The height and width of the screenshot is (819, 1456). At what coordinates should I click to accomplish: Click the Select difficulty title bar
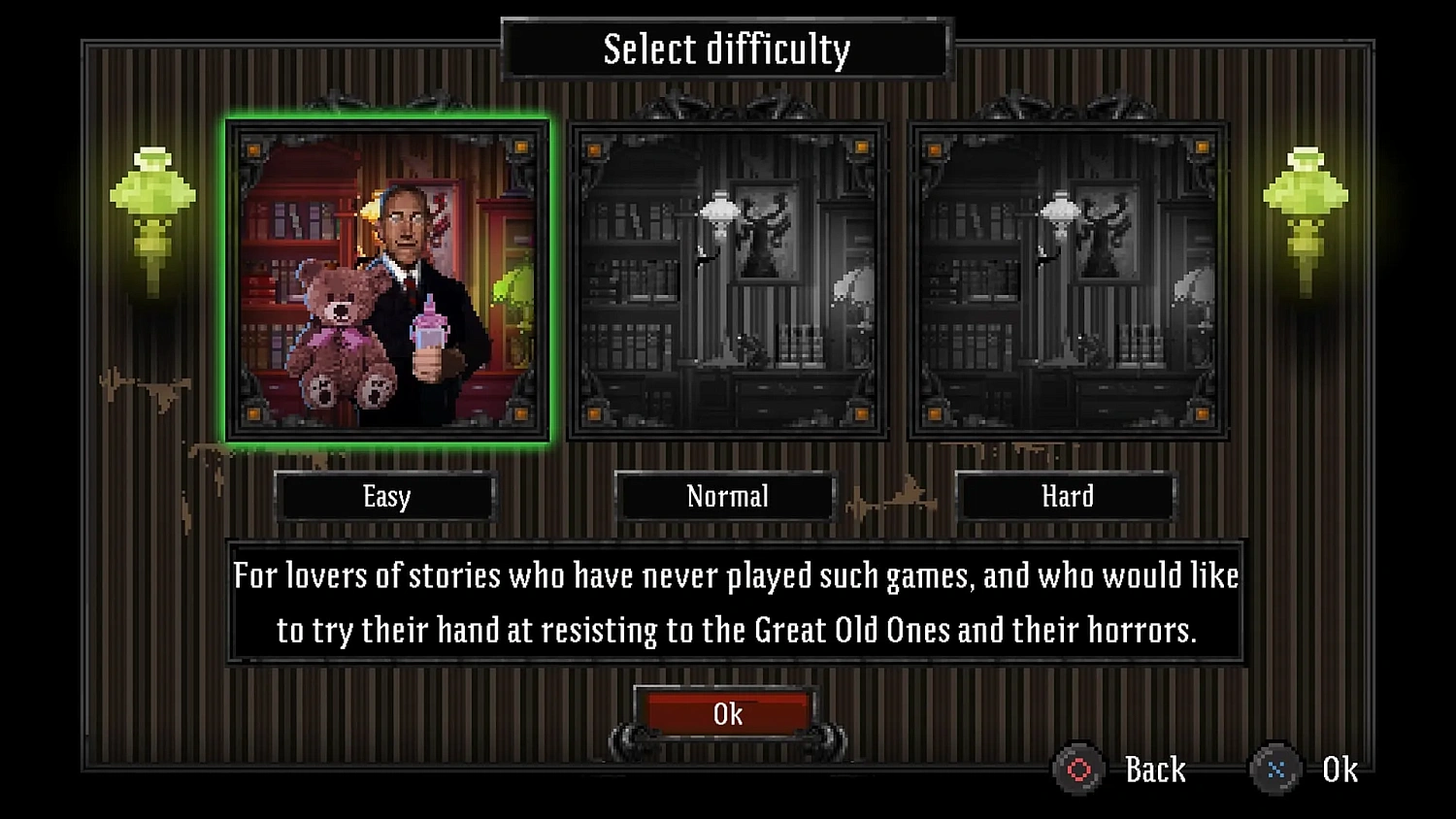[728, 47]
